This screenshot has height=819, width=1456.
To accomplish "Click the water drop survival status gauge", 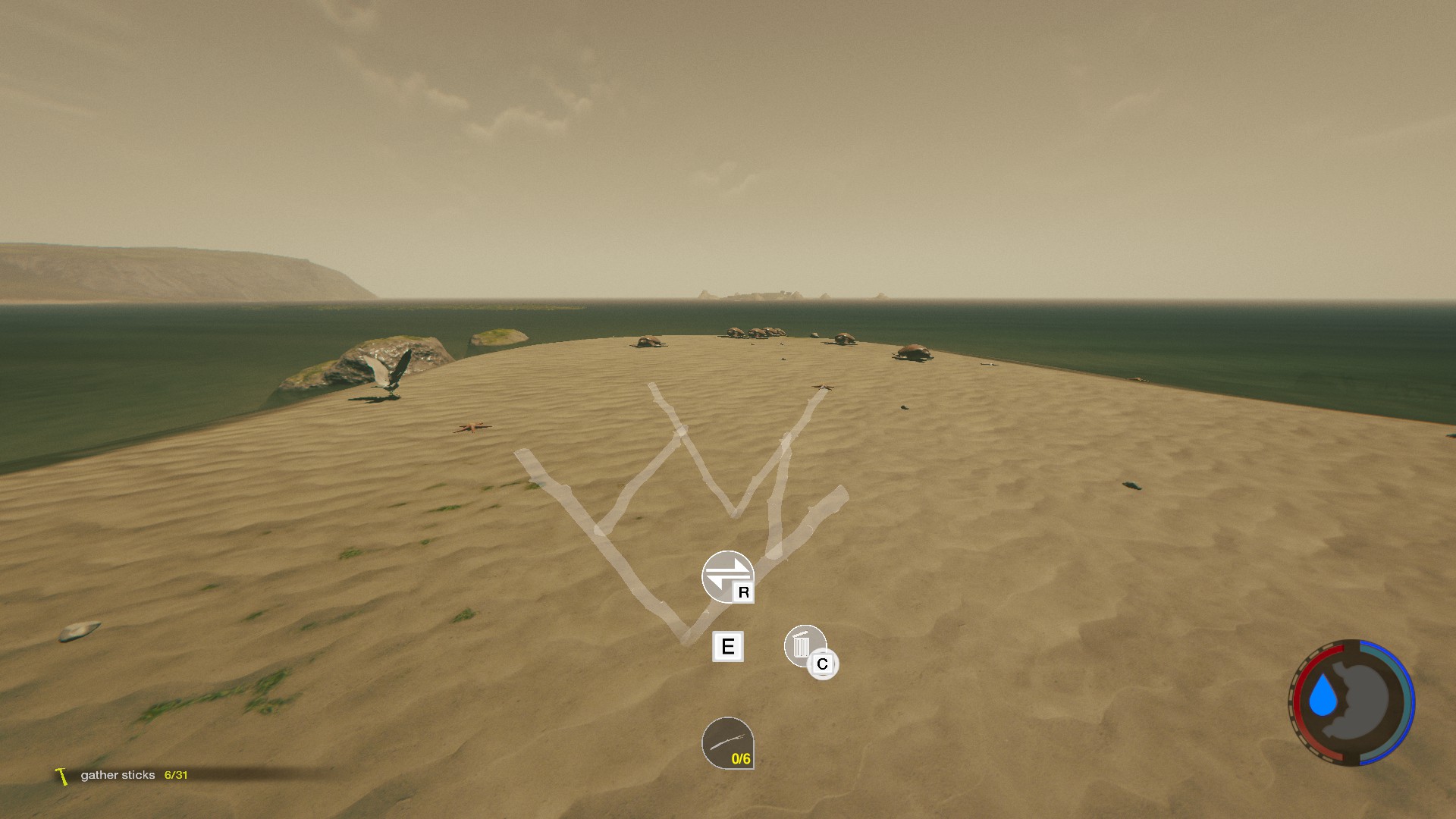I will coord(1352,701).
